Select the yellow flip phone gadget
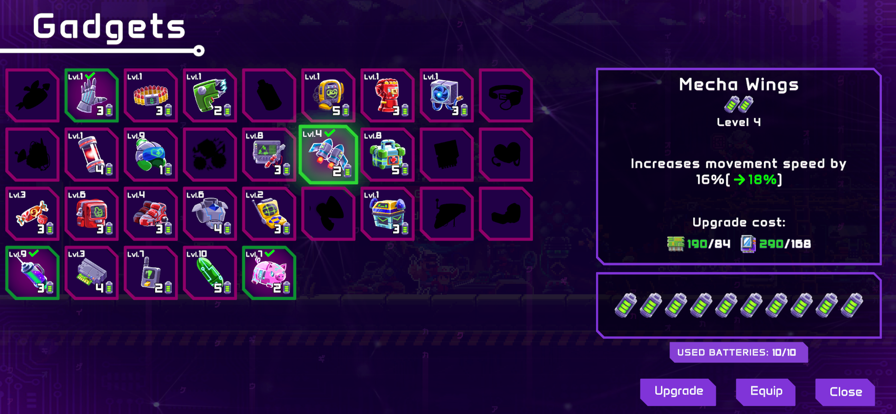The width and height of the screenshot is (896, 414). pyautogui.click(x=269, y=214)
